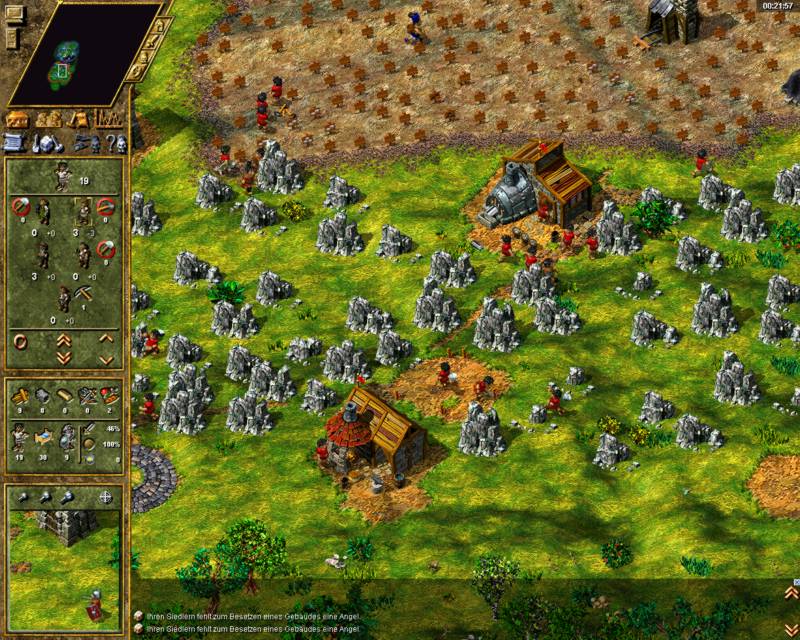Click the crosshair icon above the preview

pos(106,497)
